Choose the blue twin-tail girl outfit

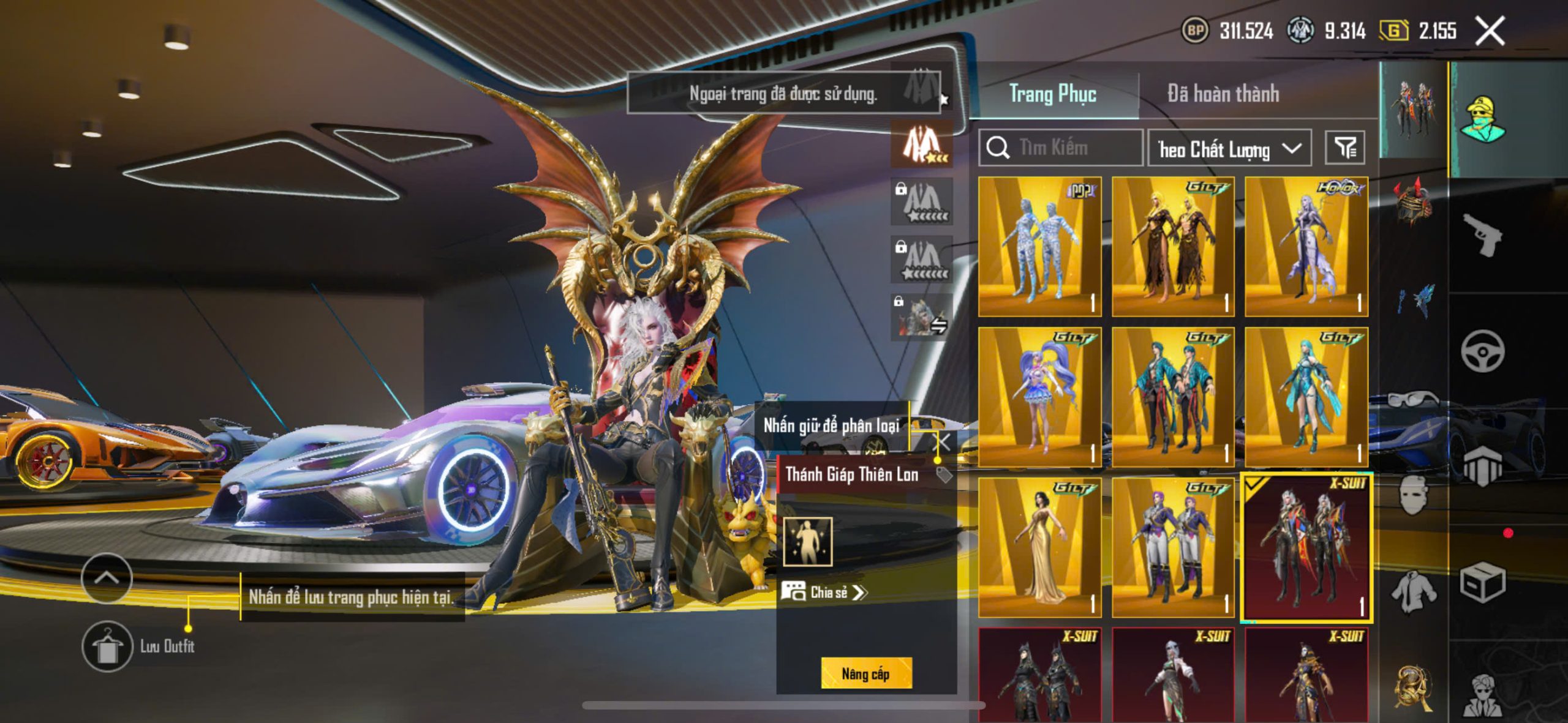tap(1039, 397)
